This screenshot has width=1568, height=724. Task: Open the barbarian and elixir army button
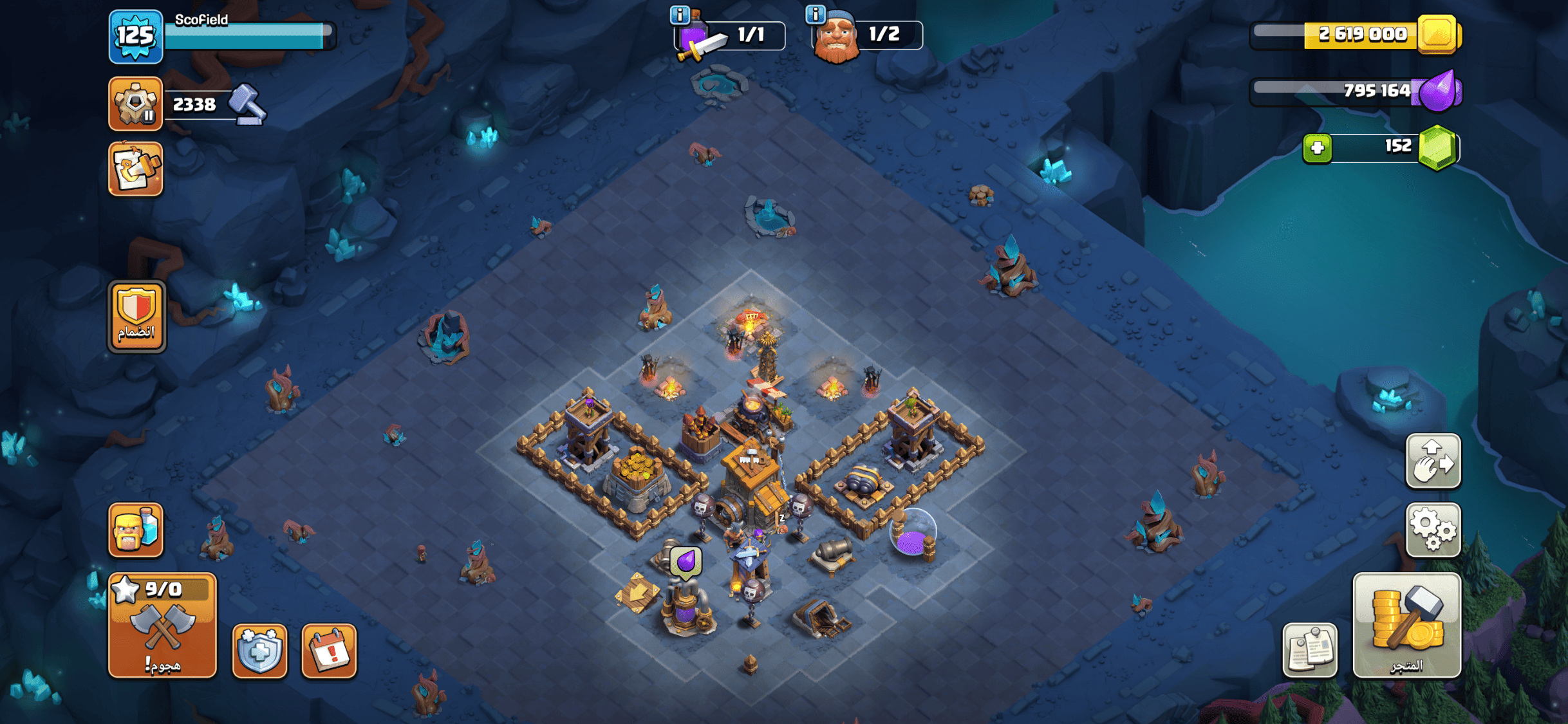pos(135,530)
